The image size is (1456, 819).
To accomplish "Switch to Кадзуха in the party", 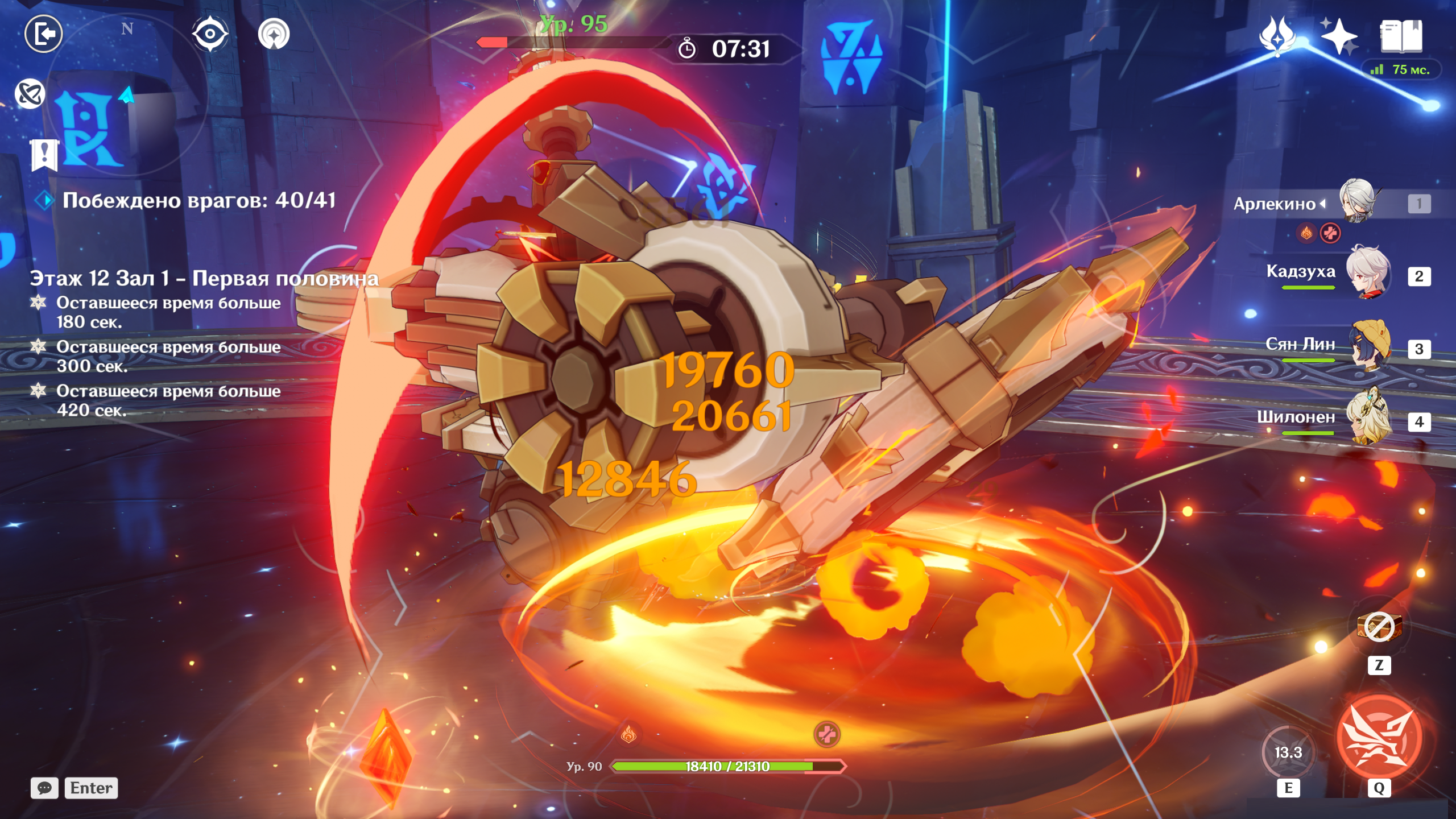I will pyautogui.click(x=1368, y=273).
